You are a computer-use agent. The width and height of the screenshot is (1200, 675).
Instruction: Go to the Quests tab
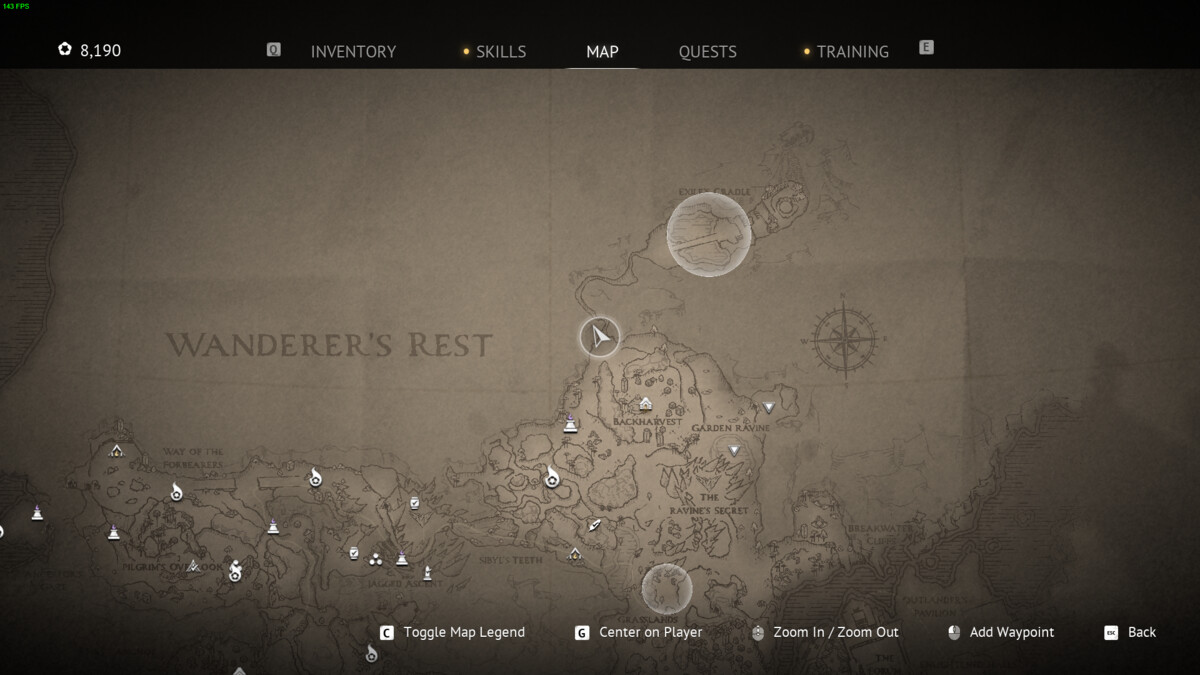tap(707, 51)
